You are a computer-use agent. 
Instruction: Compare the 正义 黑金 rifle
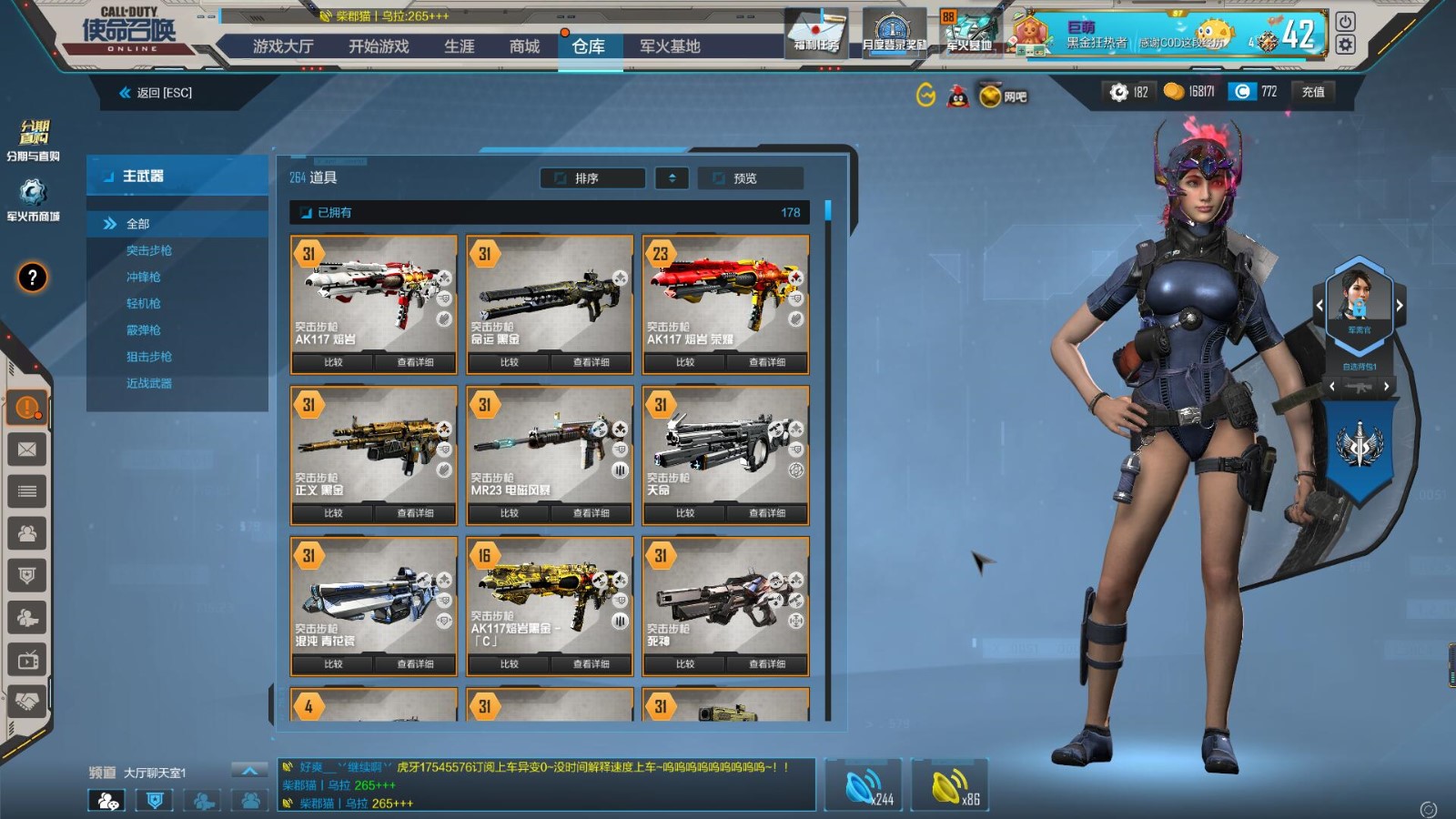(333, 513)
